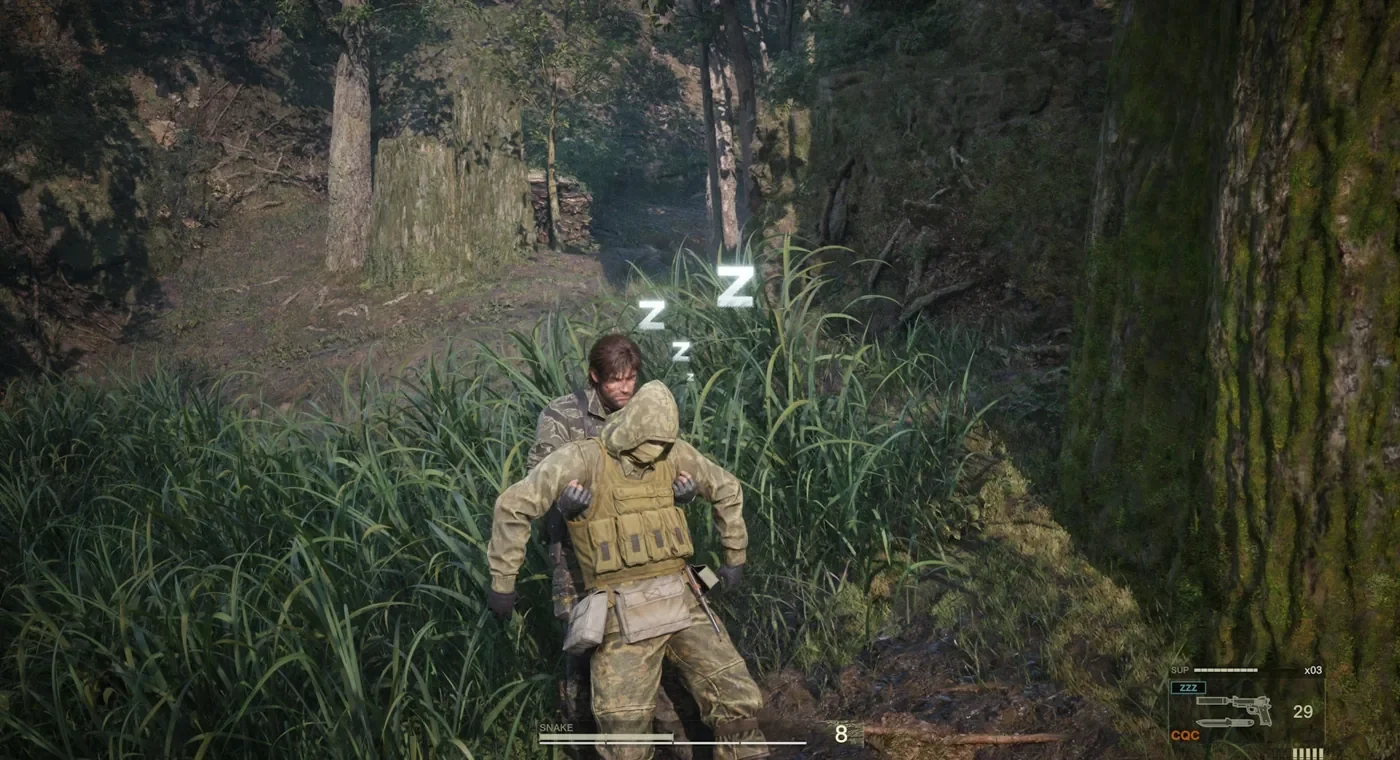Click the ammo count 29 next to the pistol

click(x=1303, y=708)
